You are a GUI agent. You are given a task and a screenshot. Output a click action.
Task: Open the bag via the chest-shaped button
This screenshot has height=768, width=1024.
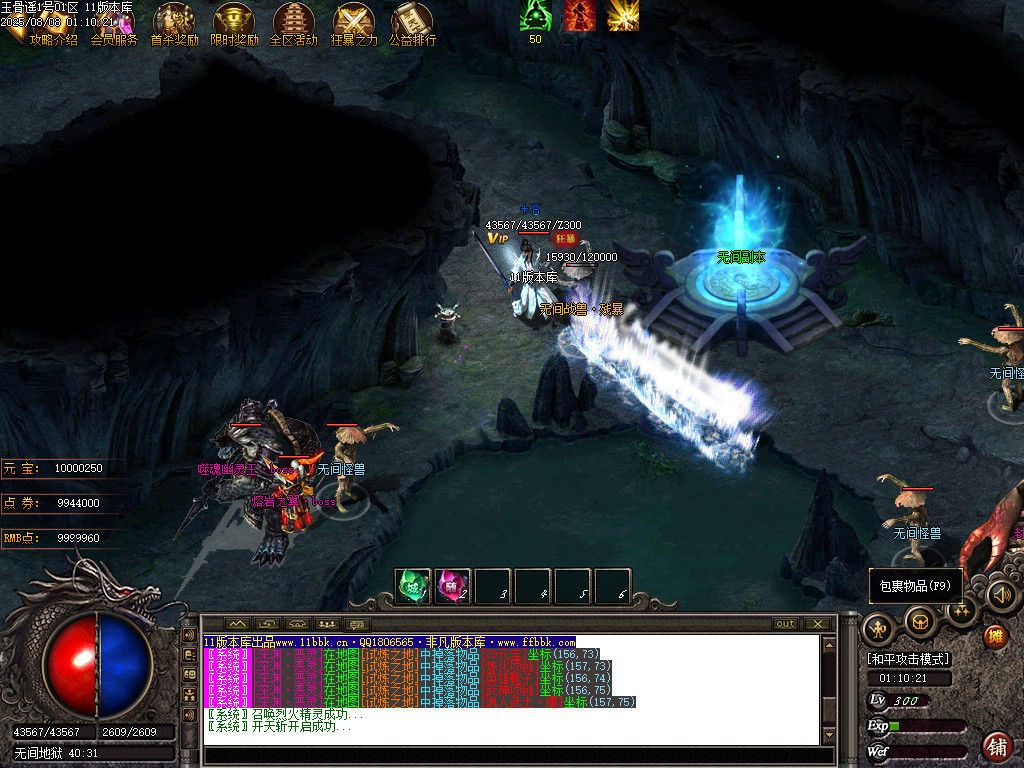coord(919,622)
